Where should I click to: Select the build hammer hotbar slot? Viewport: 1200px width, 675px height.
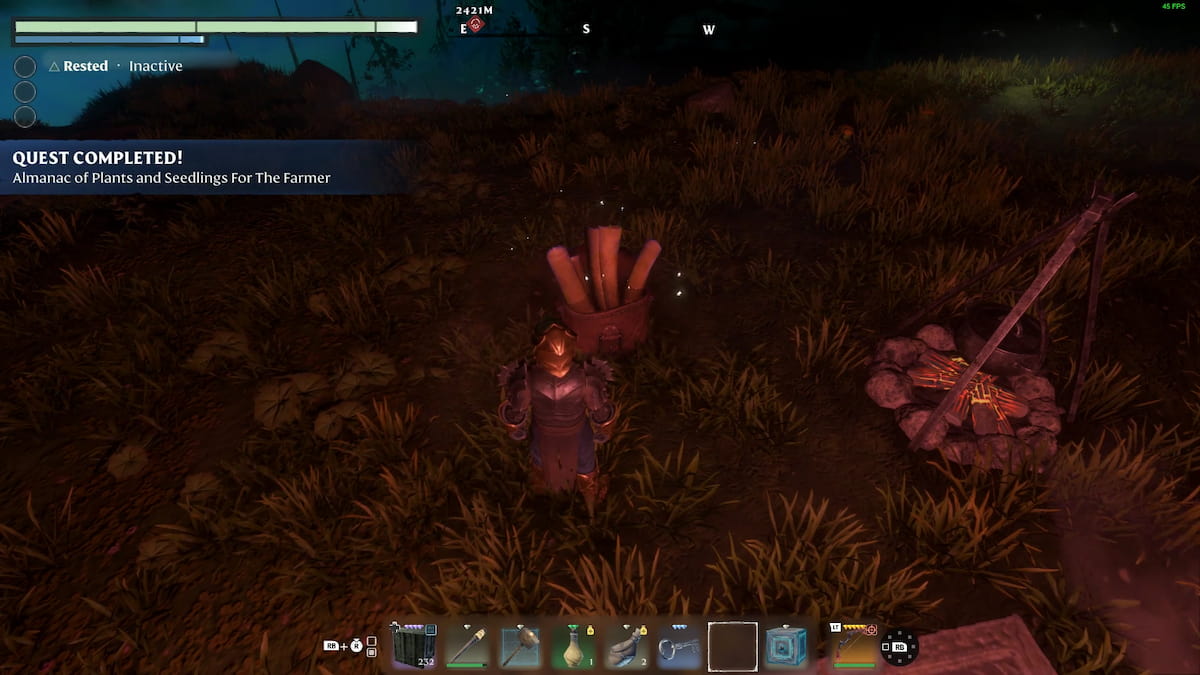coord(520,645)
